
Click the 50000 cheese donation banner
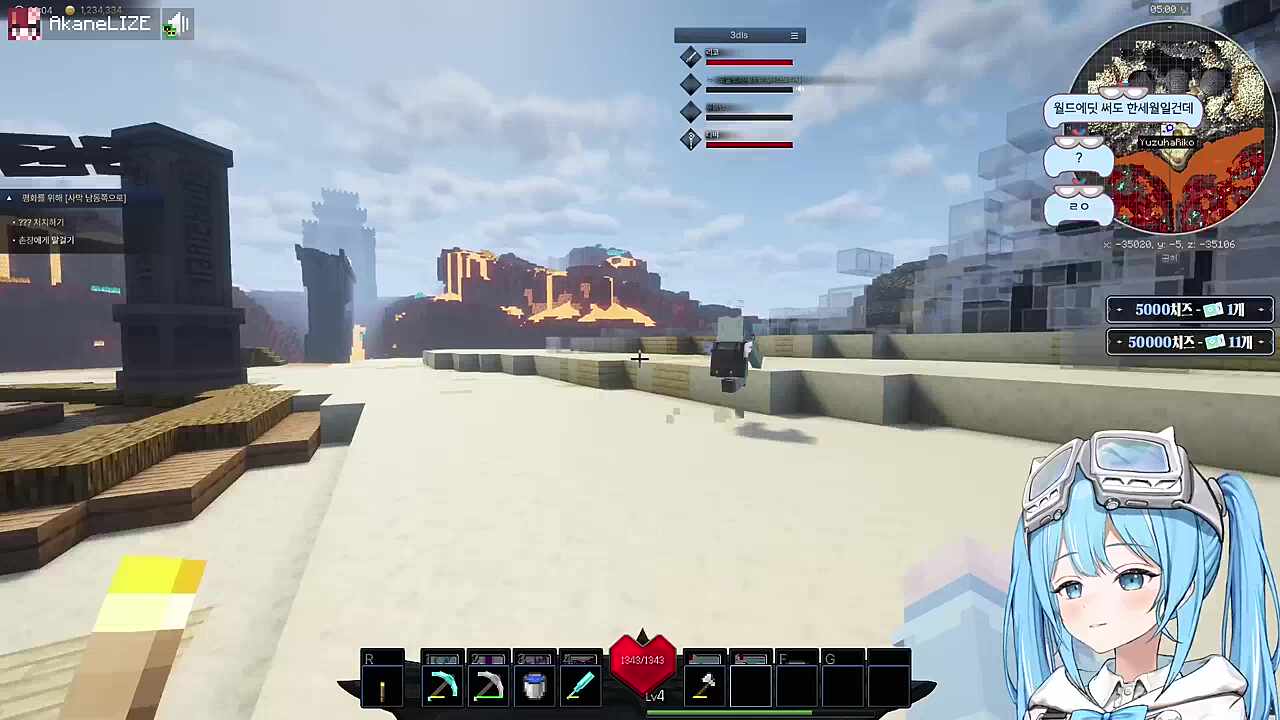[1189, 342]
